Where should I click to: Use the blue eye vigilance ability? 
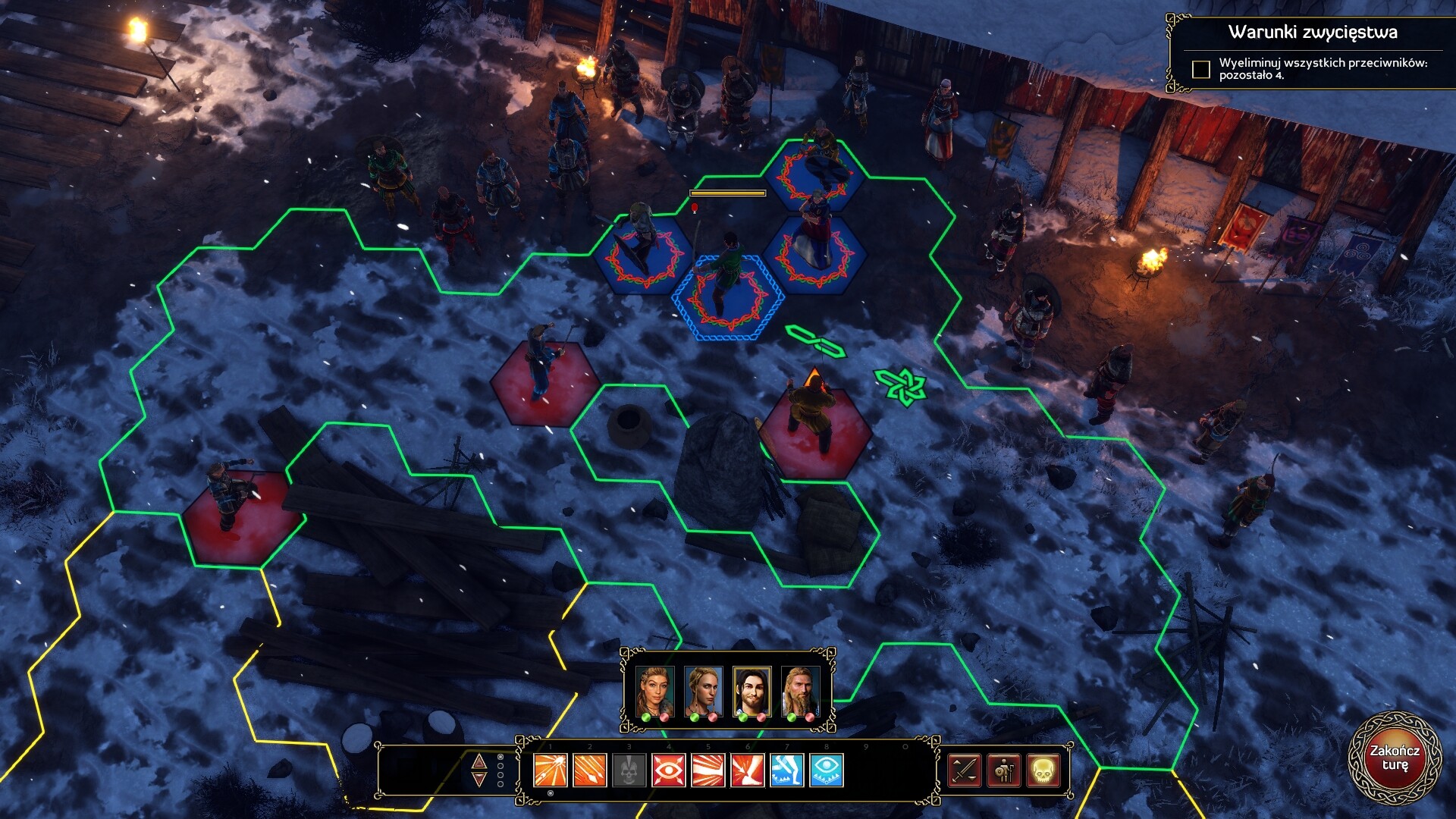coord(827,771)
